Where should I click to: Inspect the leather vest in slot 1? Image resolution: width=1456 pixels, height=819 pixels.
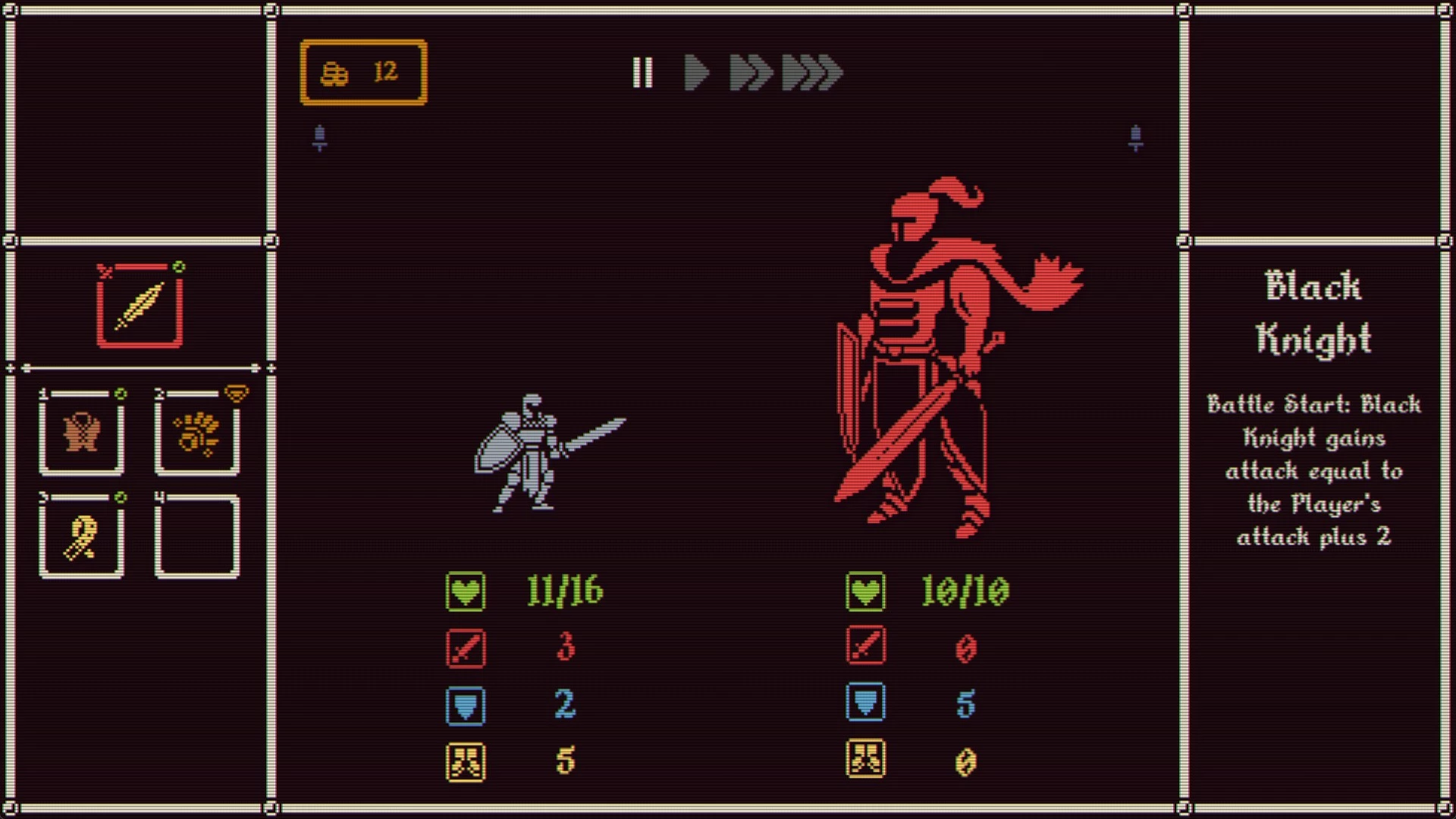pyautogui.click(x=82, y=433)
